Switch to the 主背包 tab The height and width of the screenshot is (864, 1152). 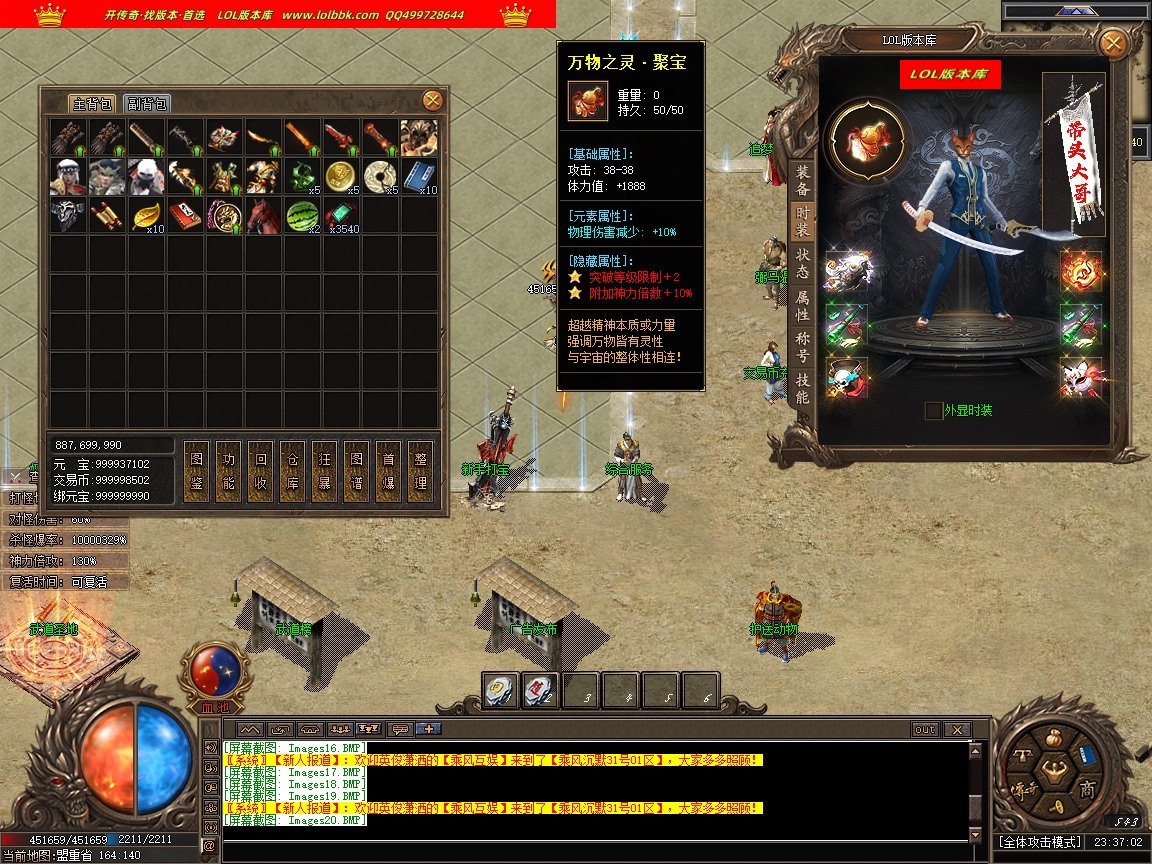[92, 104]
